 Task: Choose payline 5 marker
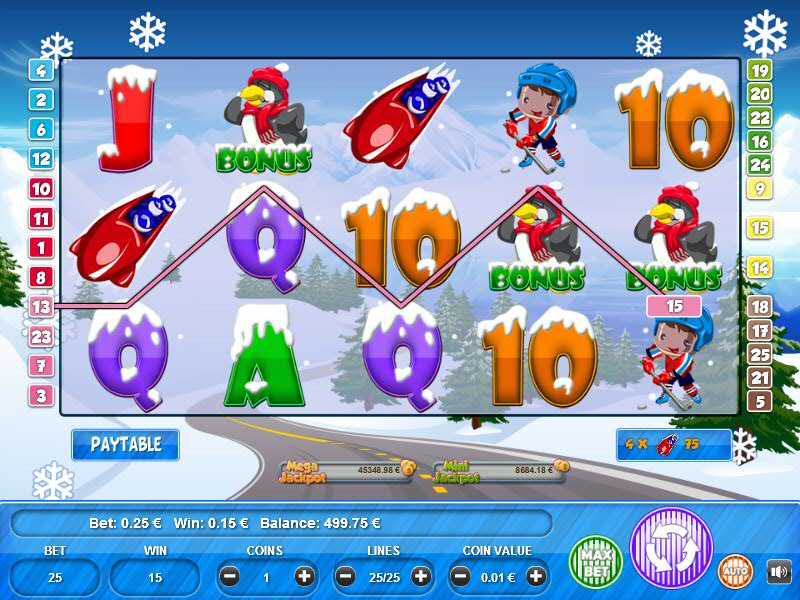click(x=759, y=402)
